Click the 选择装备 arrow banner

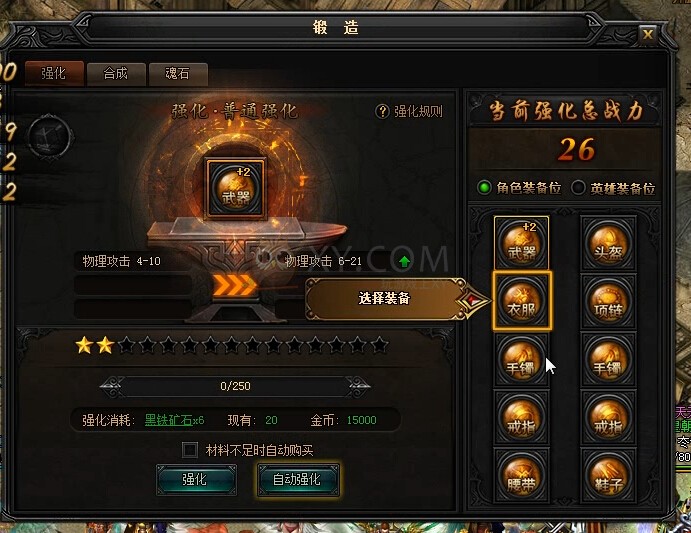pyautogui.click(x=384, y=299)
